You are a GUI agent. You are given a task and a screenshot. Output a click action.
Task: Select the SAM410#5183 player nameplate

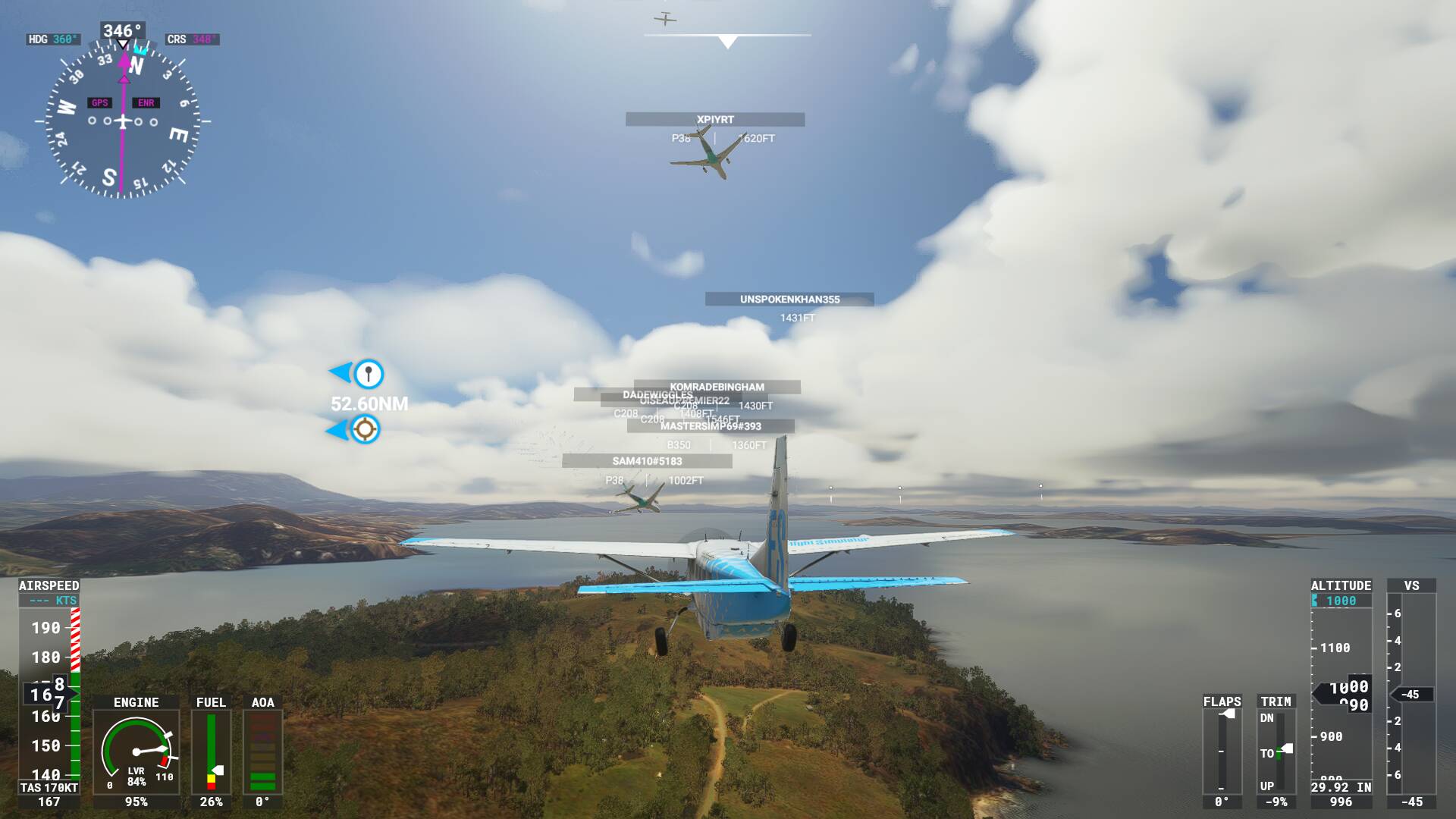[647, 461]
